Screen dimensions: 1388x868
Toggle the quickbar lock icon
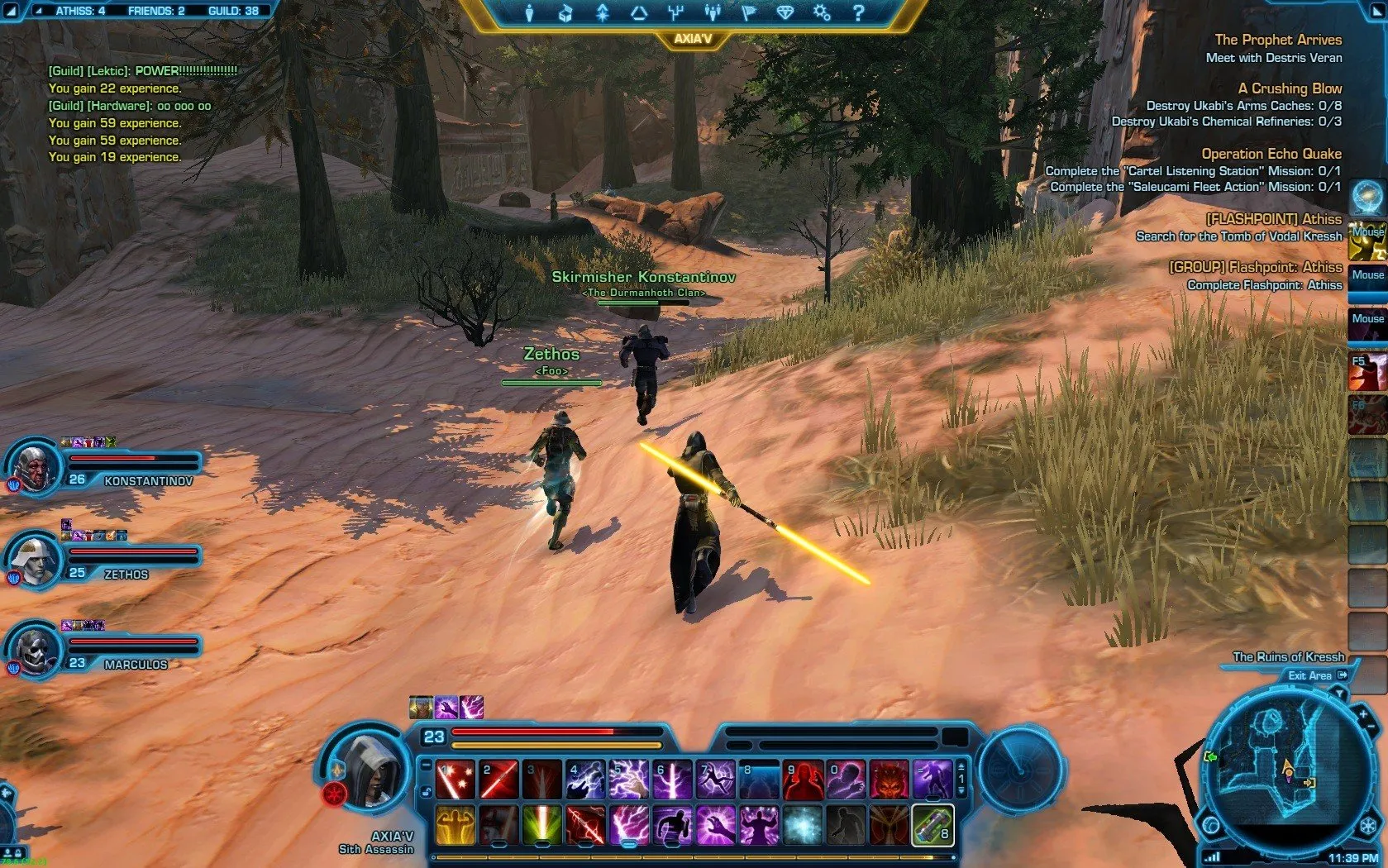(427, 791)
